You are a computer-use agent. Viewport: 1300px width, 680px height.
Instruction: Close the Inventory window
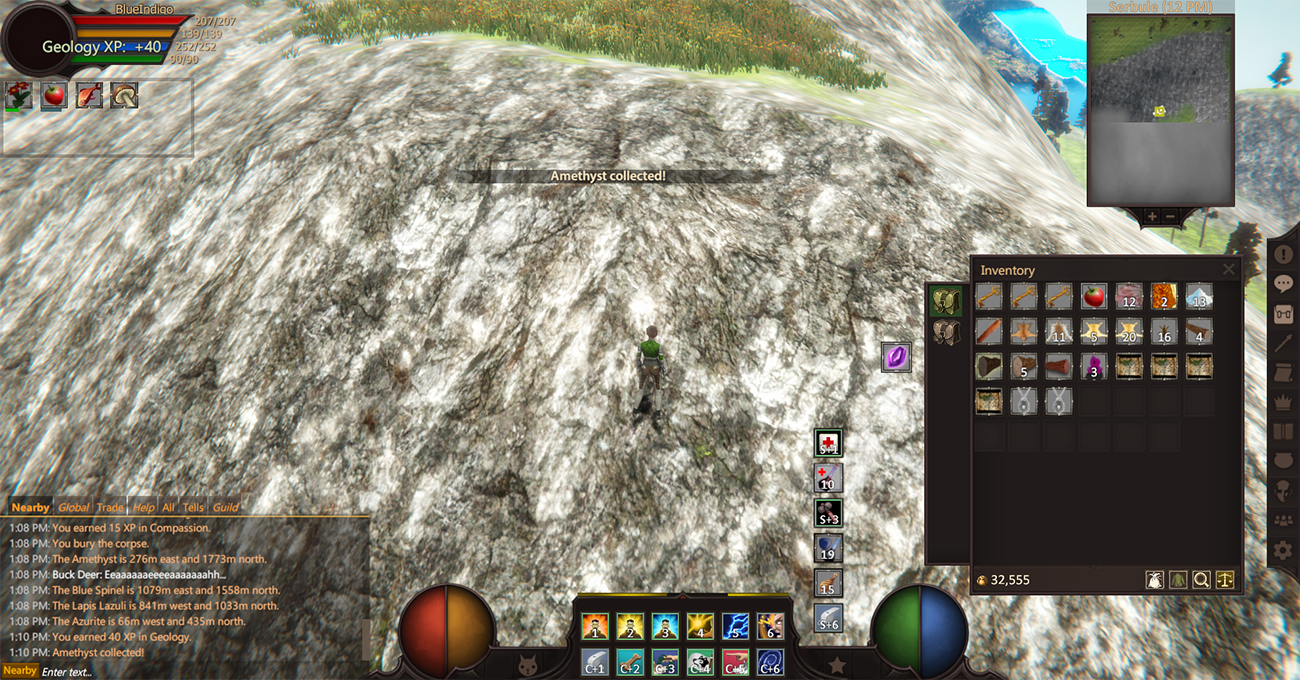point(1229,270)
